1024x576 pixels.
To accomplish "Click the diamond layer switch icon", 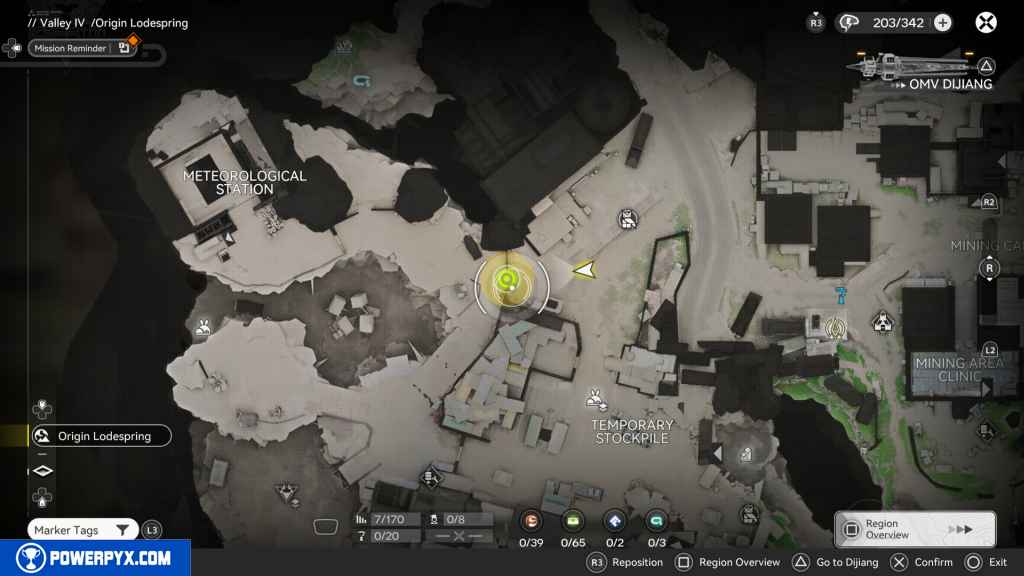I will [x=43, y=471].
